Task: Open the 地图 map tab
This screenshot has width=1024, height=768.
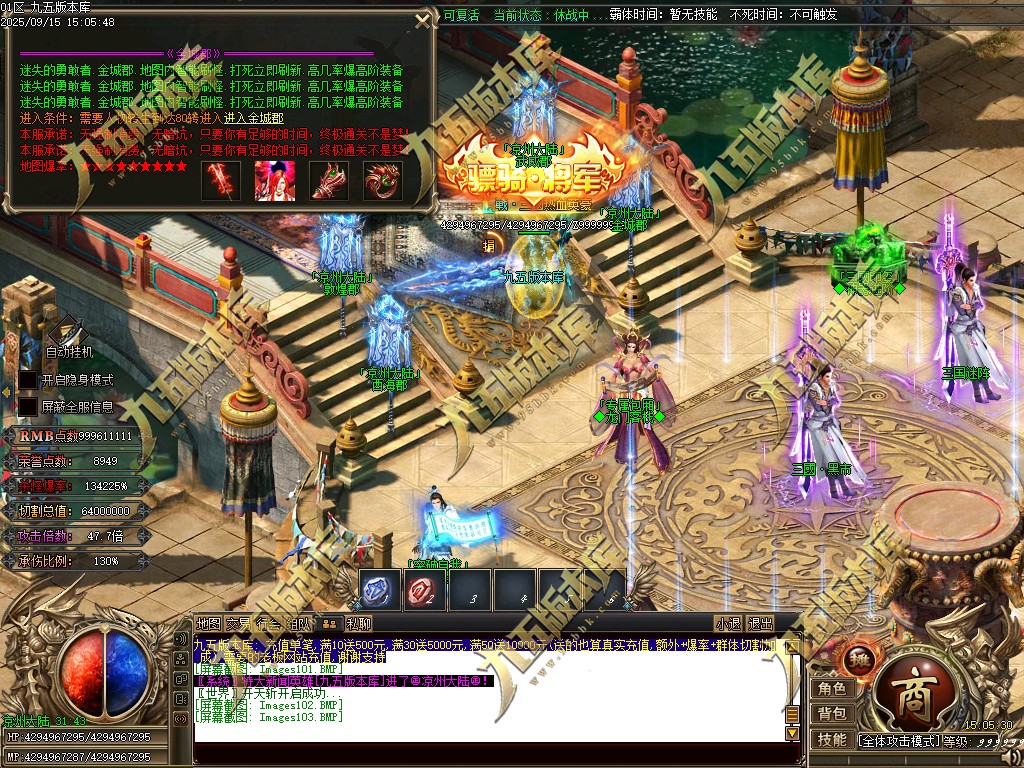Action: [x=208, y=624]
